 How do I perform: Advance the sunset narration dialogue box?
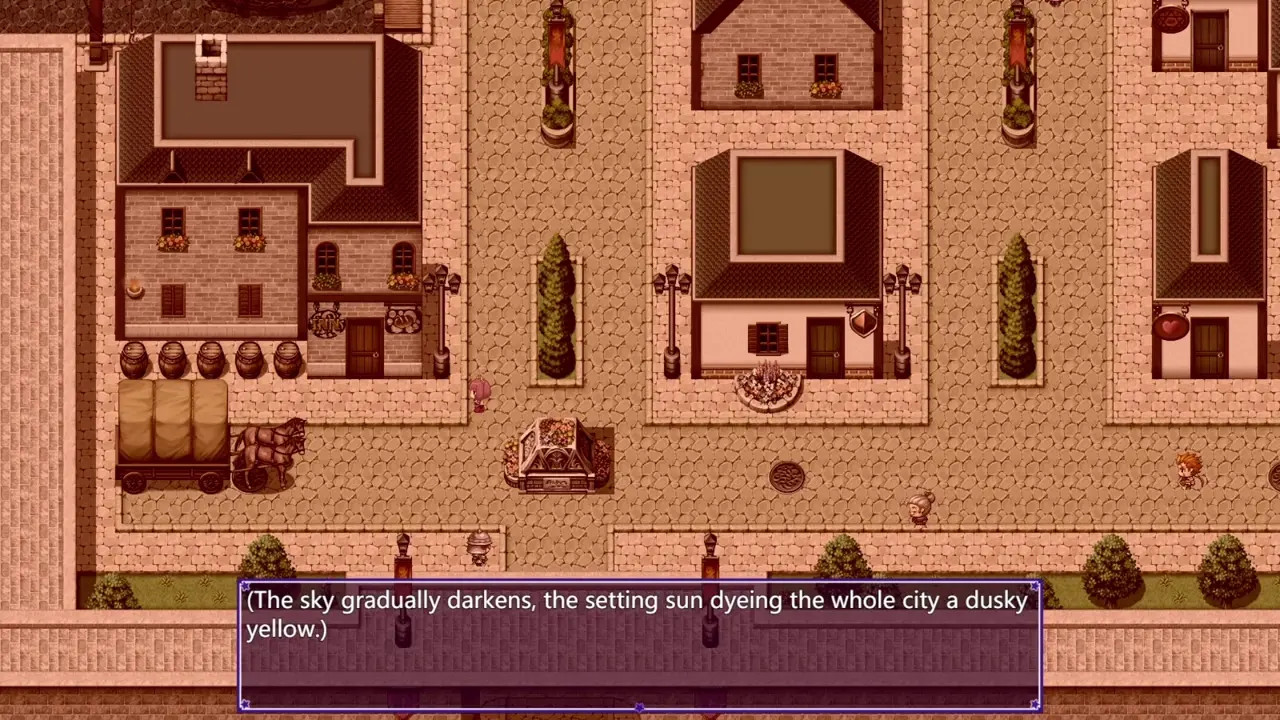point(640,646)
